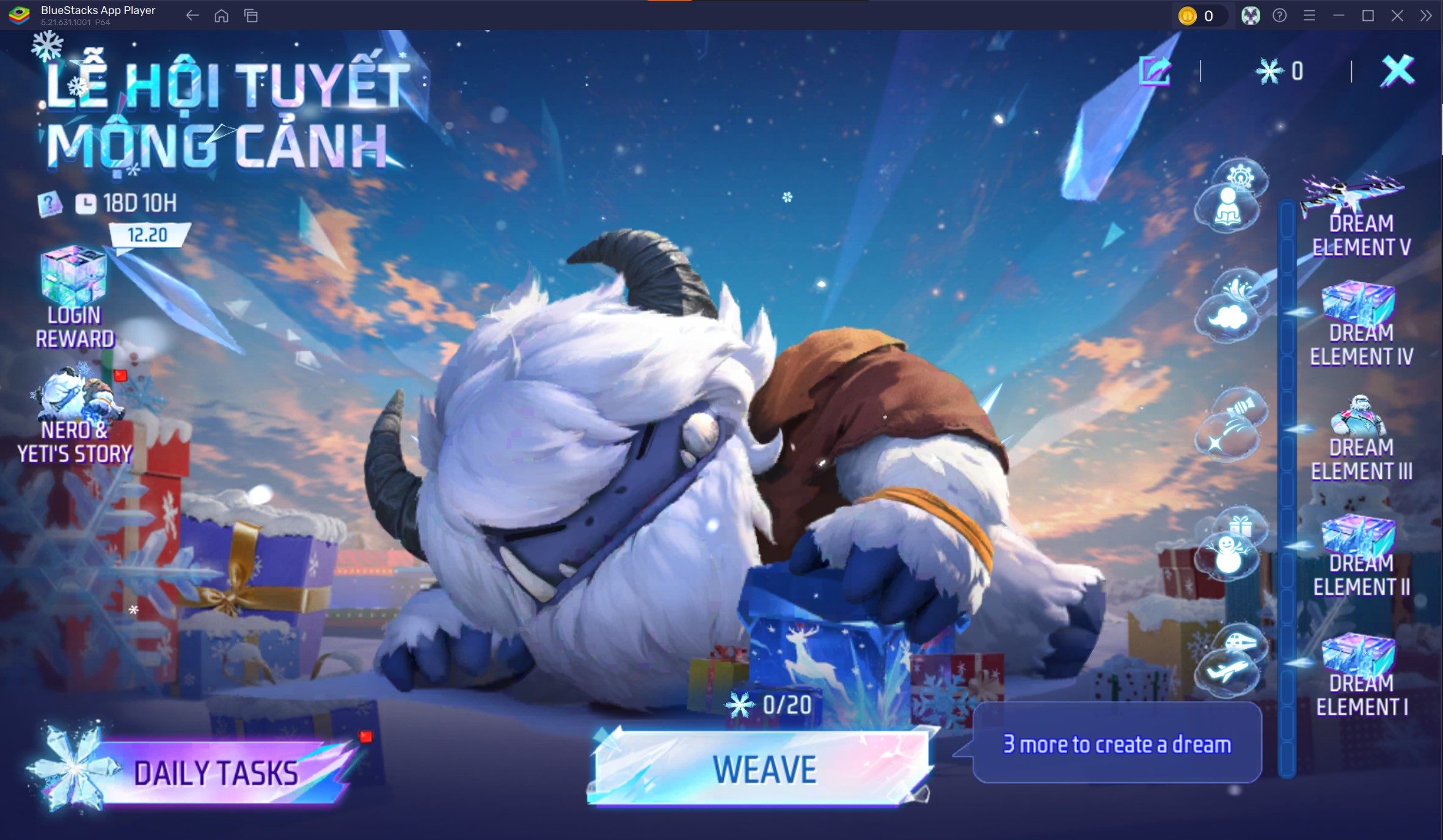Expand the coin balance display
Image resolution: width=1443 pixels, height=840 pixels.
point(1199,16)
